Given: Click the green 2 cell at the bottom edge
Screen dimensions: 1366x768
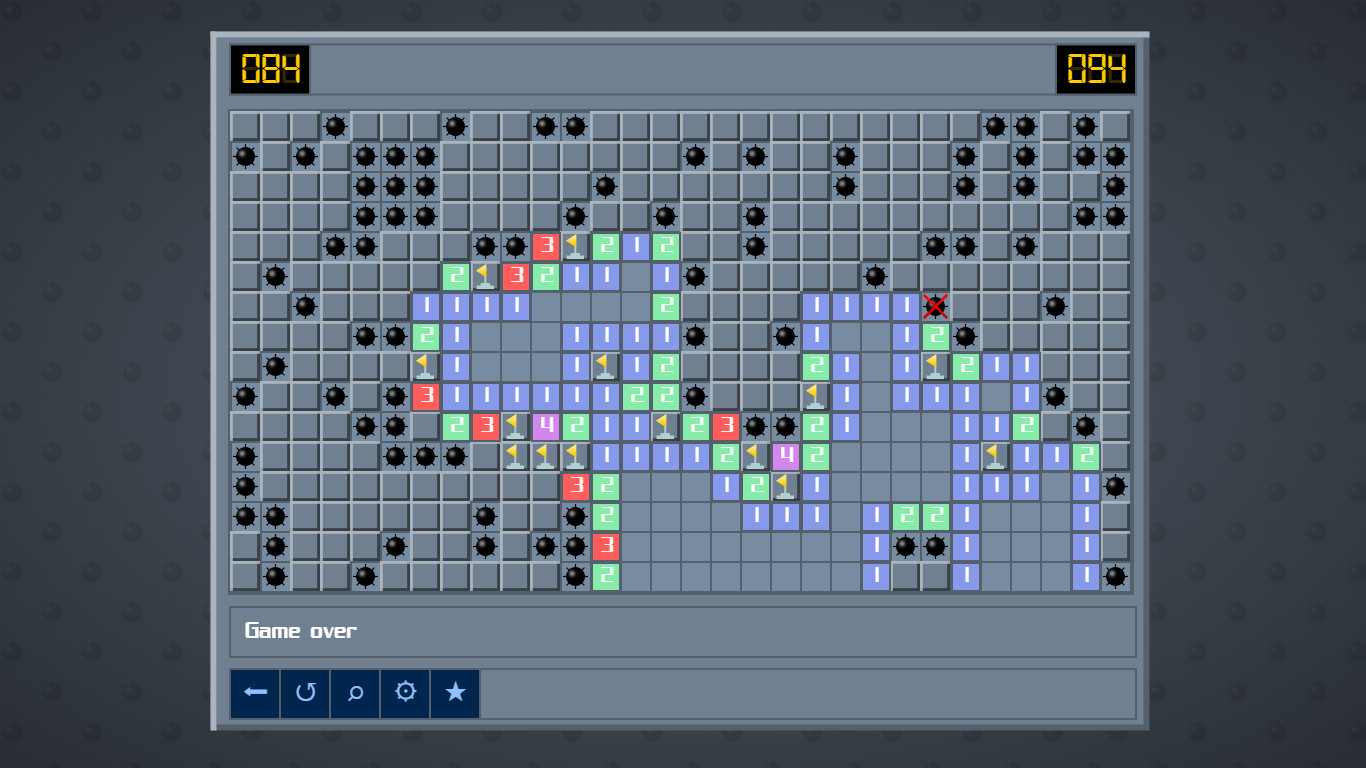Looking at the screenshot, I should [604, 577].
